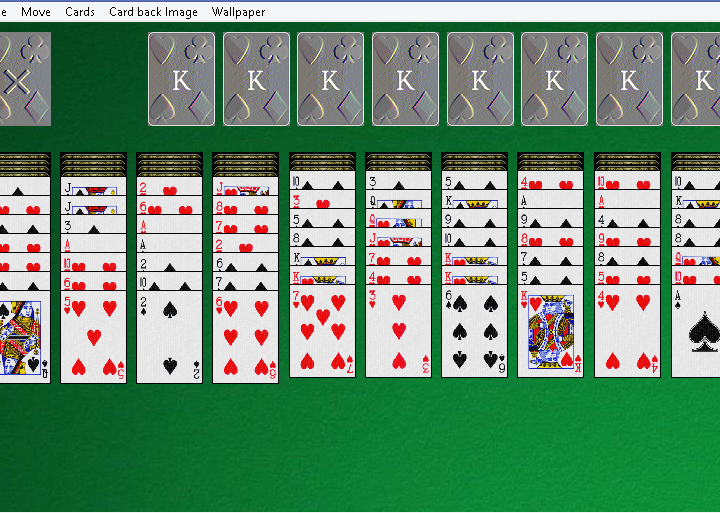Open the Move menu
The image size is (720, 513).
click(36, 12)
